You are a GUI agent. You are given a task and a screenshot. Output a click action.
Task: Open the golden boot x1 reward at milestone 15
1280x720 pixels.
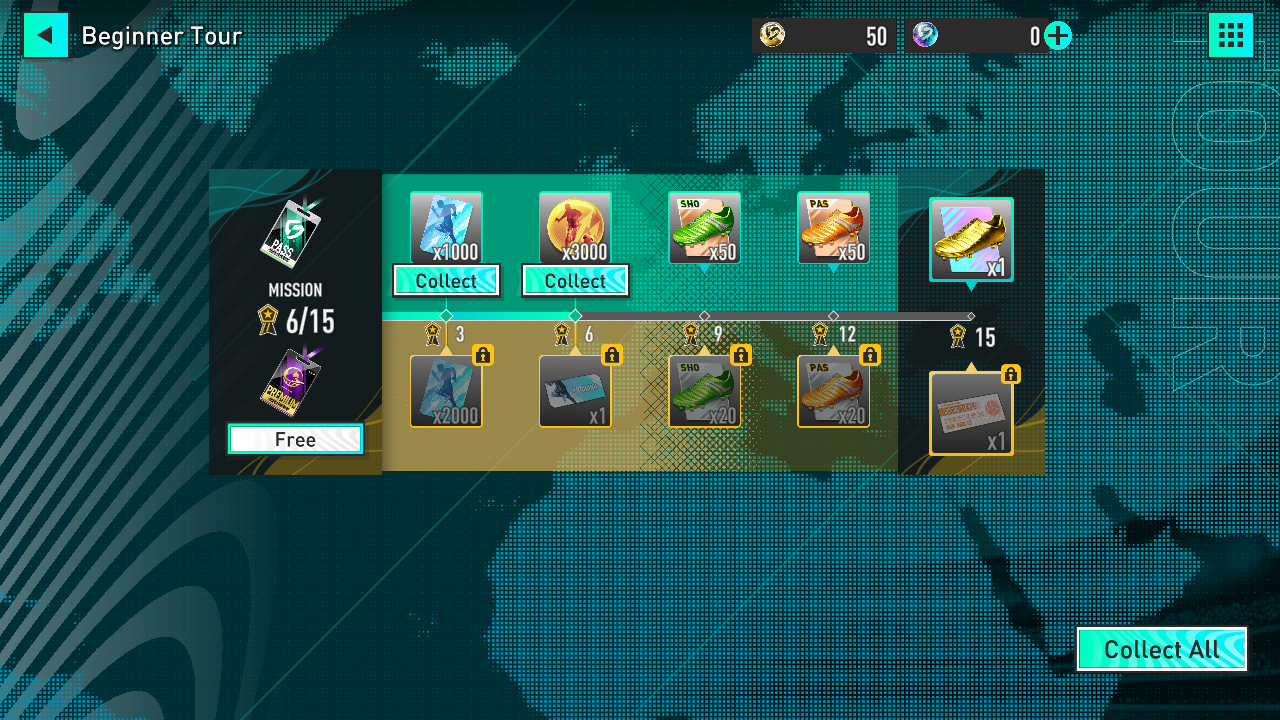click(x=971, y=238)
